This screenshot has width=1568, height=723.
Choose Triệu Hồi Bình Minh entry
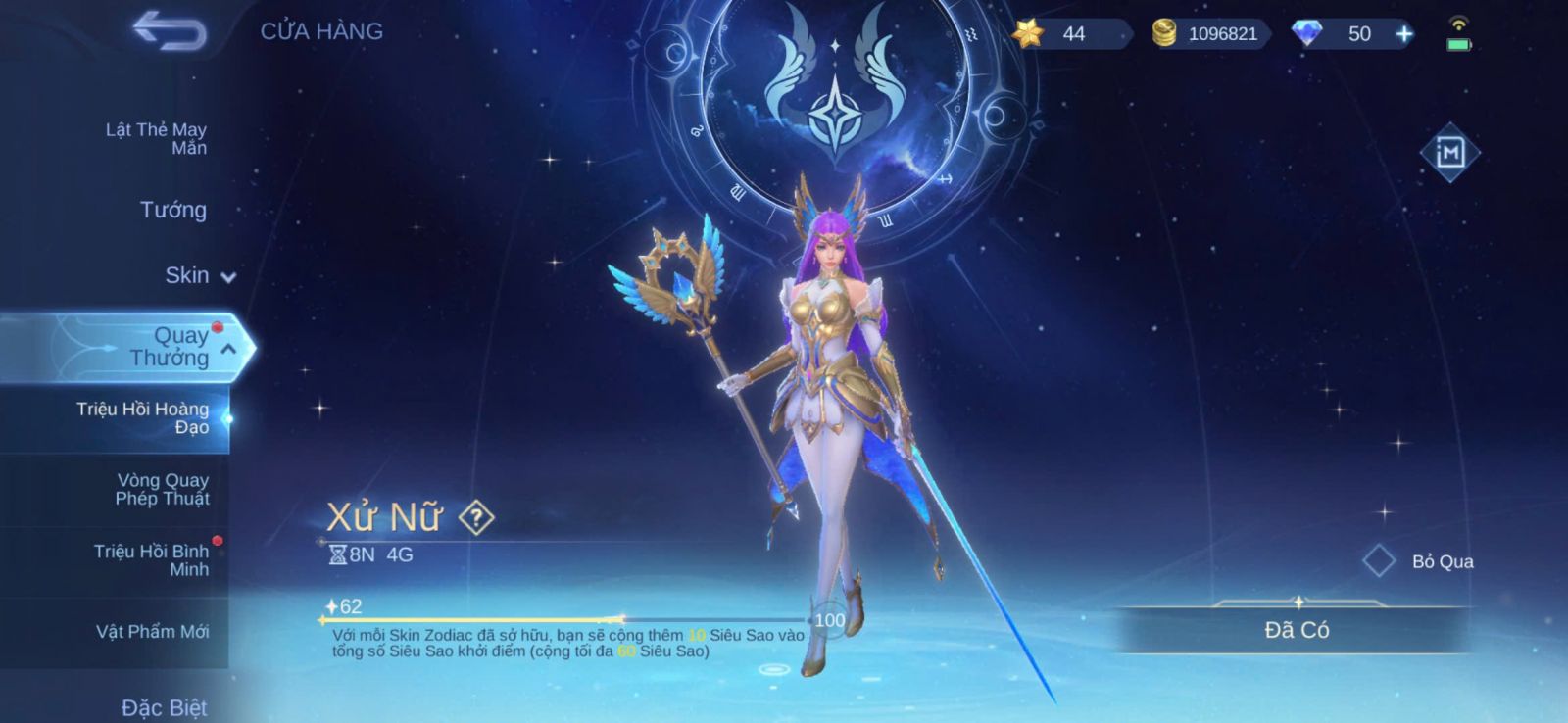151,560
